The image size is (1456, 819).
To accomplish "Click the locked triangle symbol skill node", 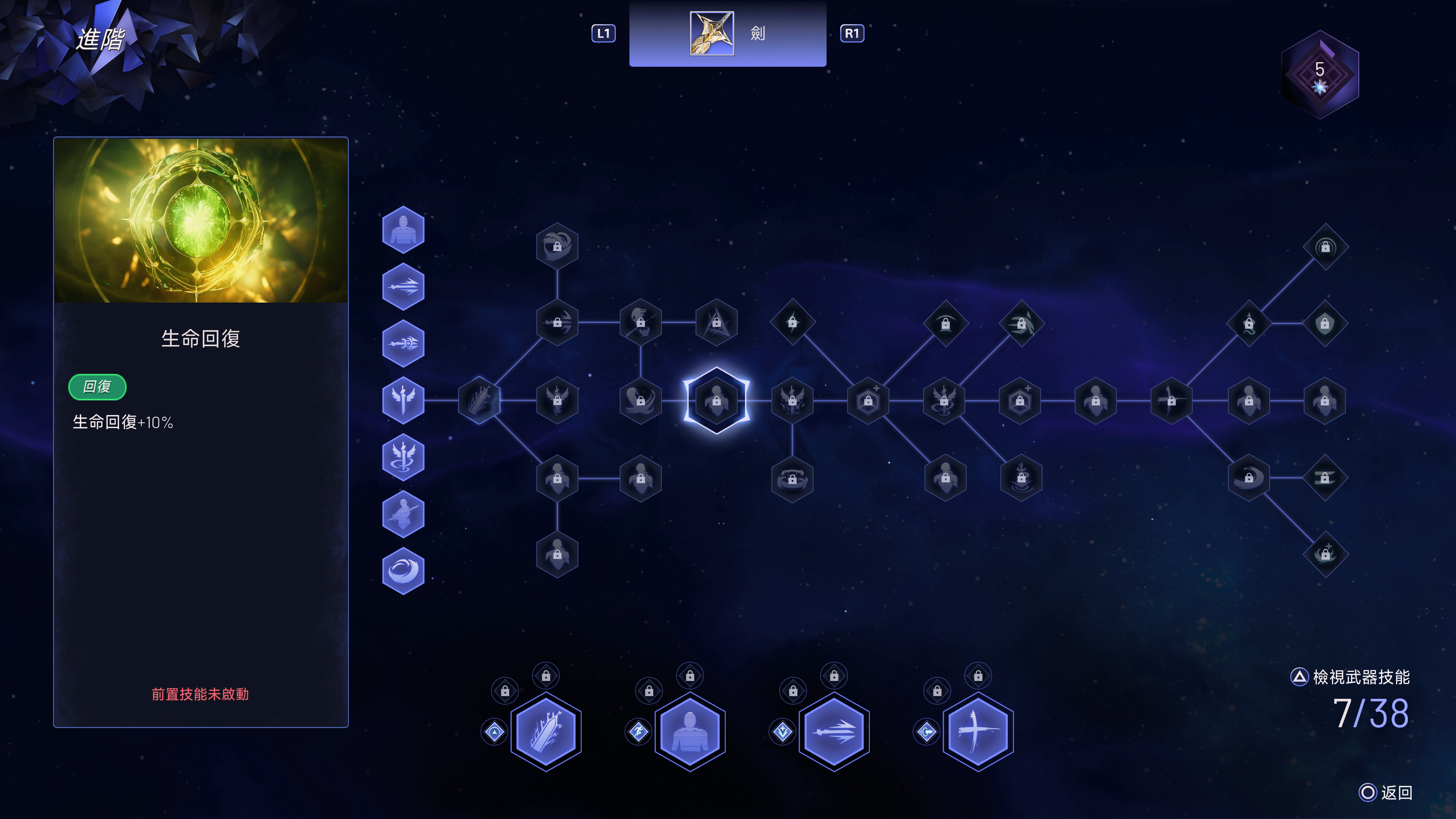I will point(716,322).
